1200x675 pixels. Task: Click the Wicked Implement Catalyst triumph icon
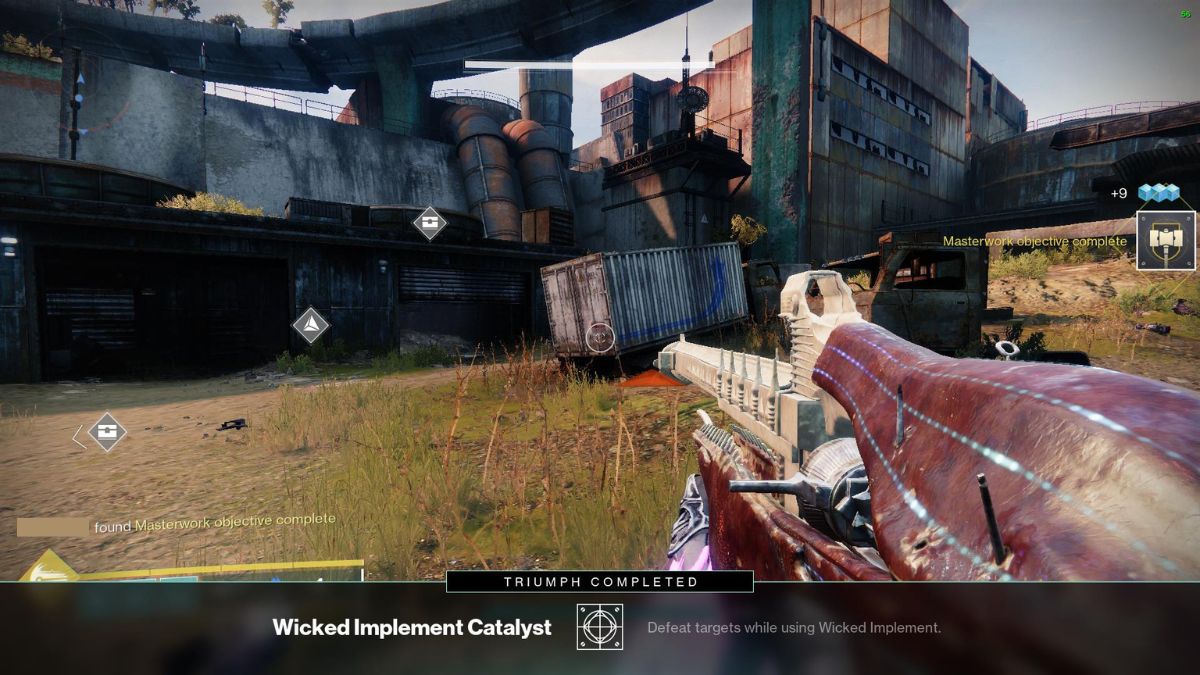[600, 628]
